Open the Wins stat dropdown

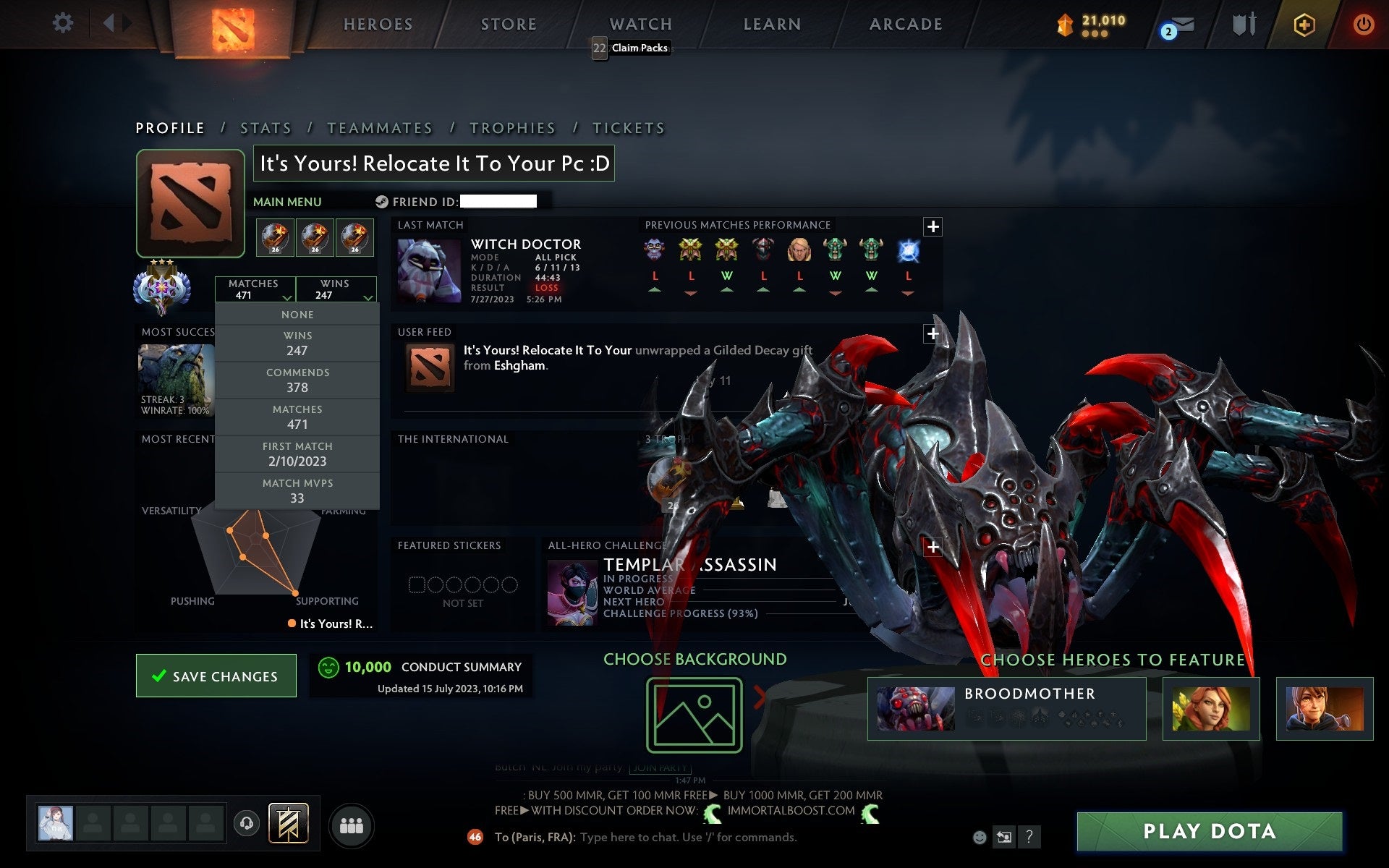pos(337,289)
